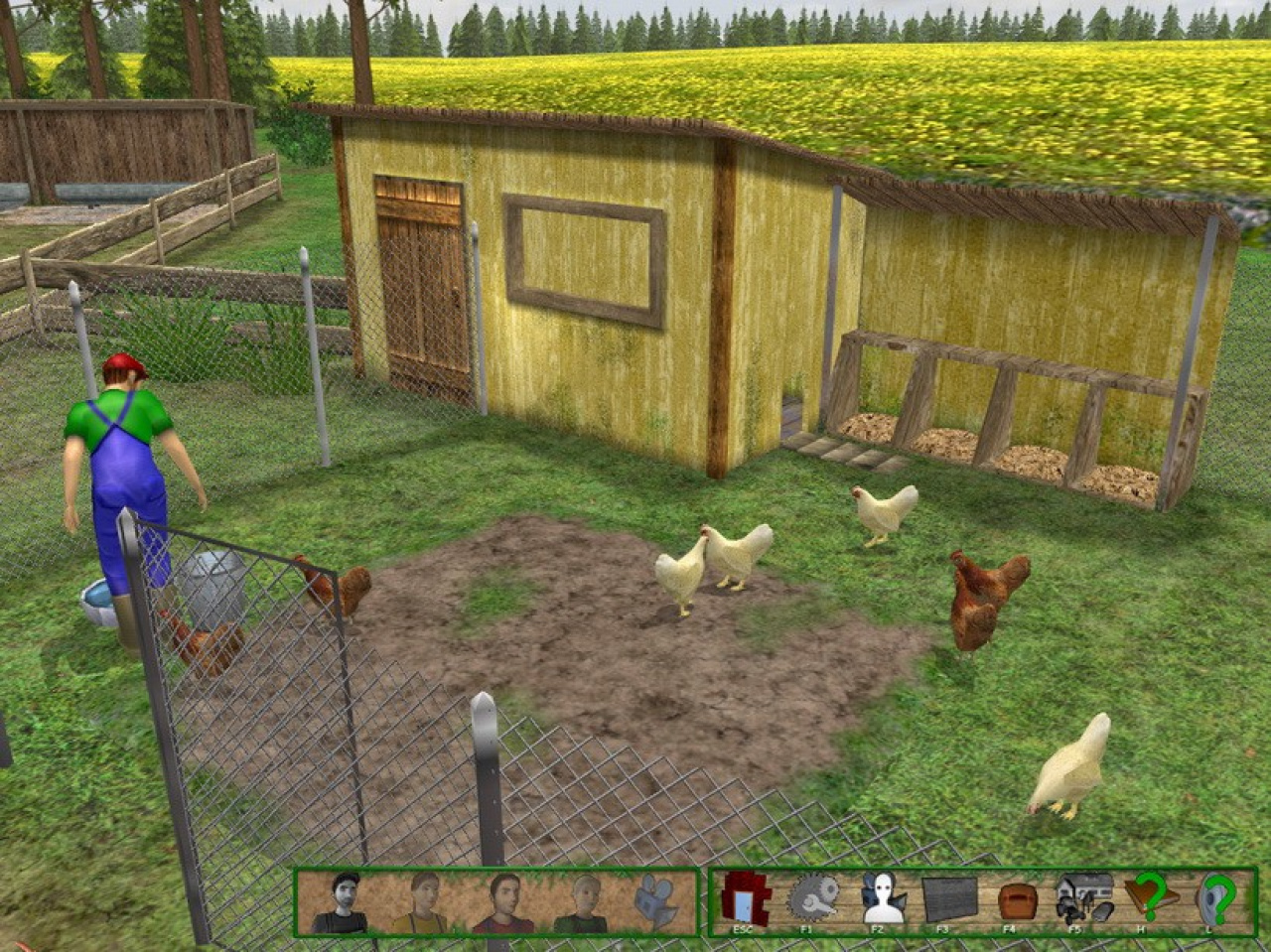Click the ear with question mark icon

(1217, 898)
